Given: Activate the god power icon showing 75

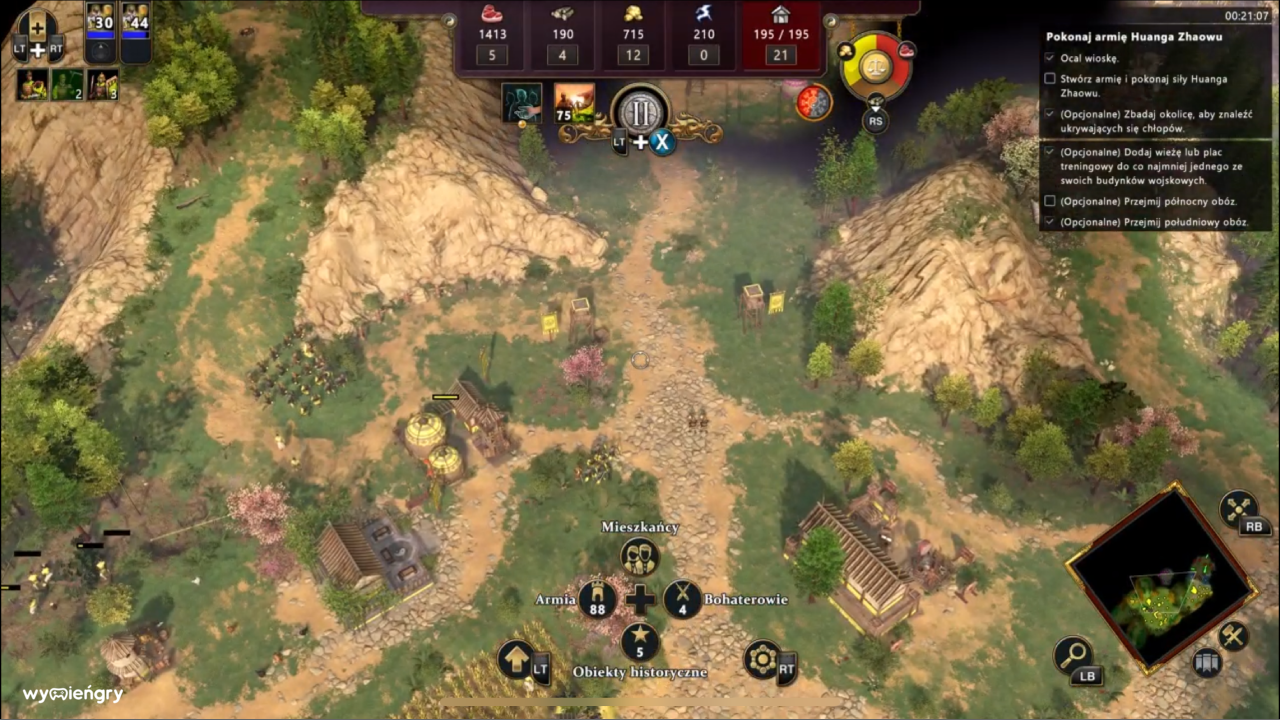Looking at the screenshot, I should [x=575, y=103].
